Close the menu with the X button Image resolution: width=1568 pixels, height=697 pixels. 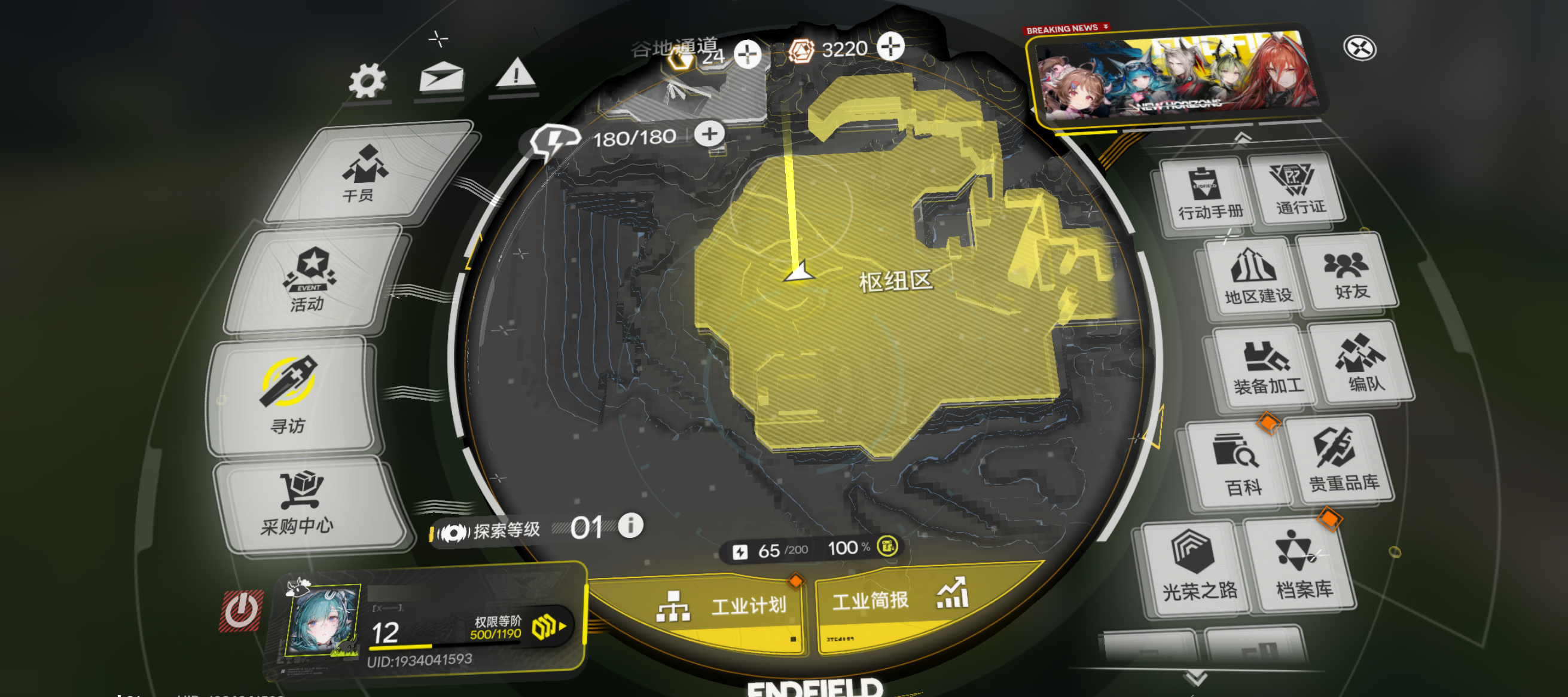coord(1359,48)
